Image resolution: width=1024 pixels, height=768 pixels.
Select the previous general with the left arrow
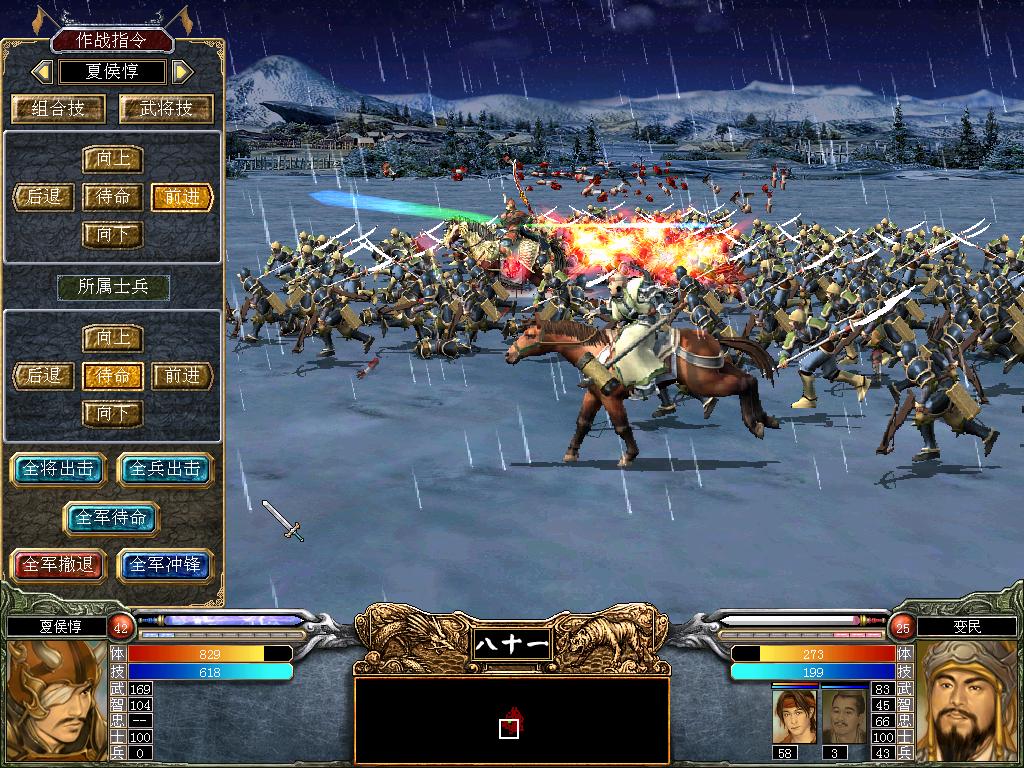point(42,72)
